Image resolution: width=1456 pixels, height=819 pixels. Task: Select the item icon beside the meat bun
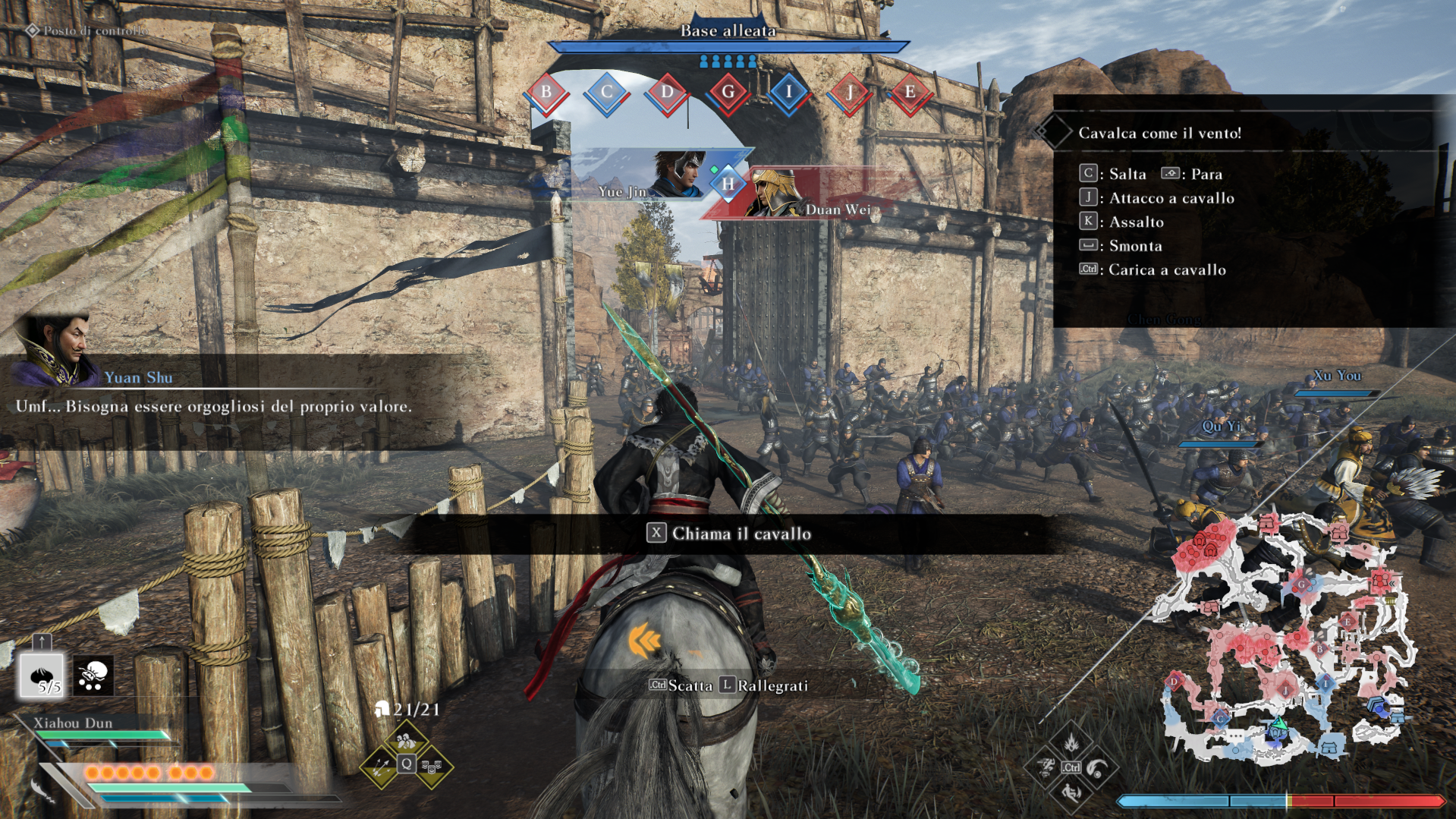tap(93, 675)
